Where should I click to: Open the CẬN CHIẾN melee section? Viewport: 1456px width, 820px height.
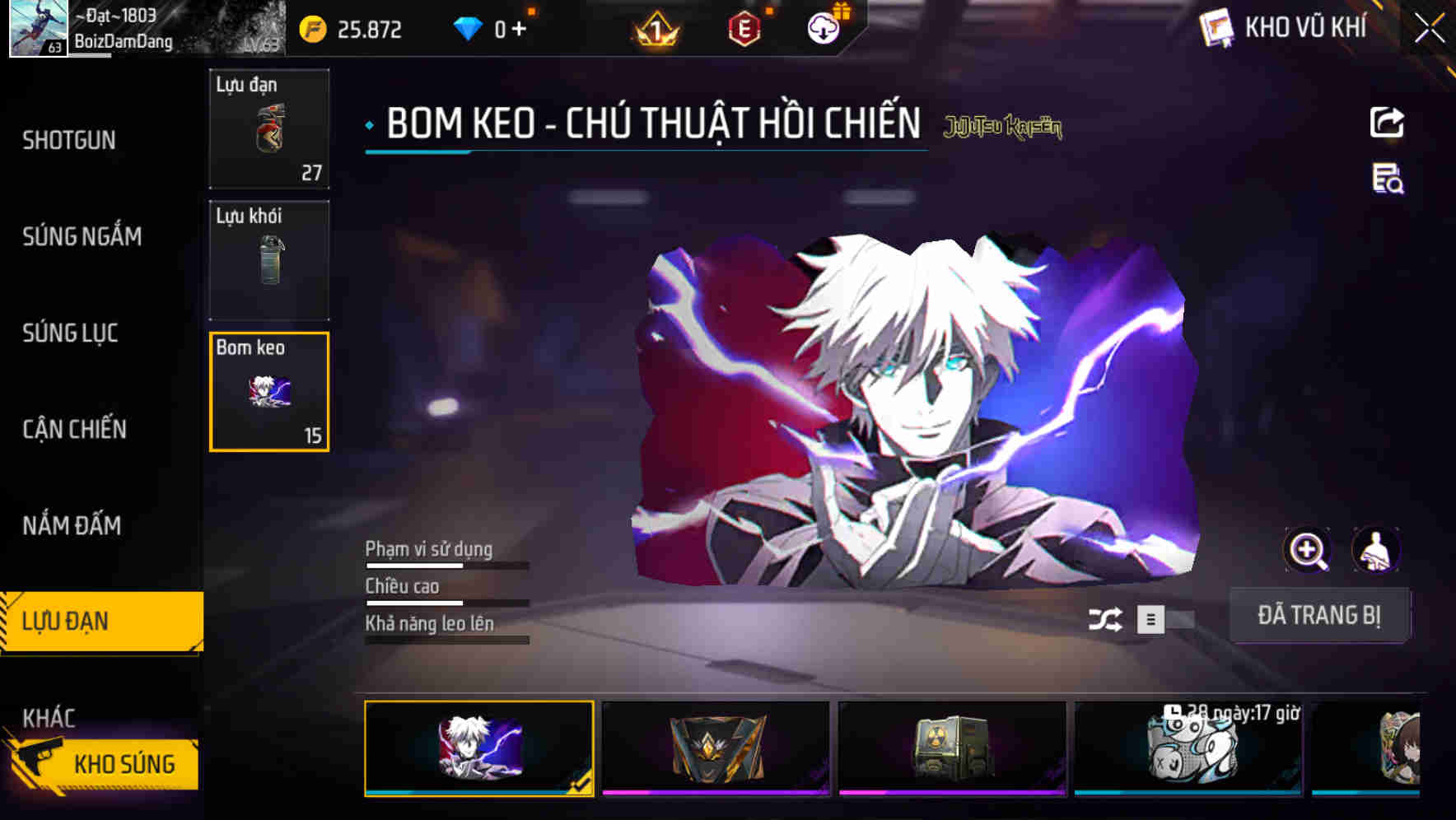(x=74, y=430)
